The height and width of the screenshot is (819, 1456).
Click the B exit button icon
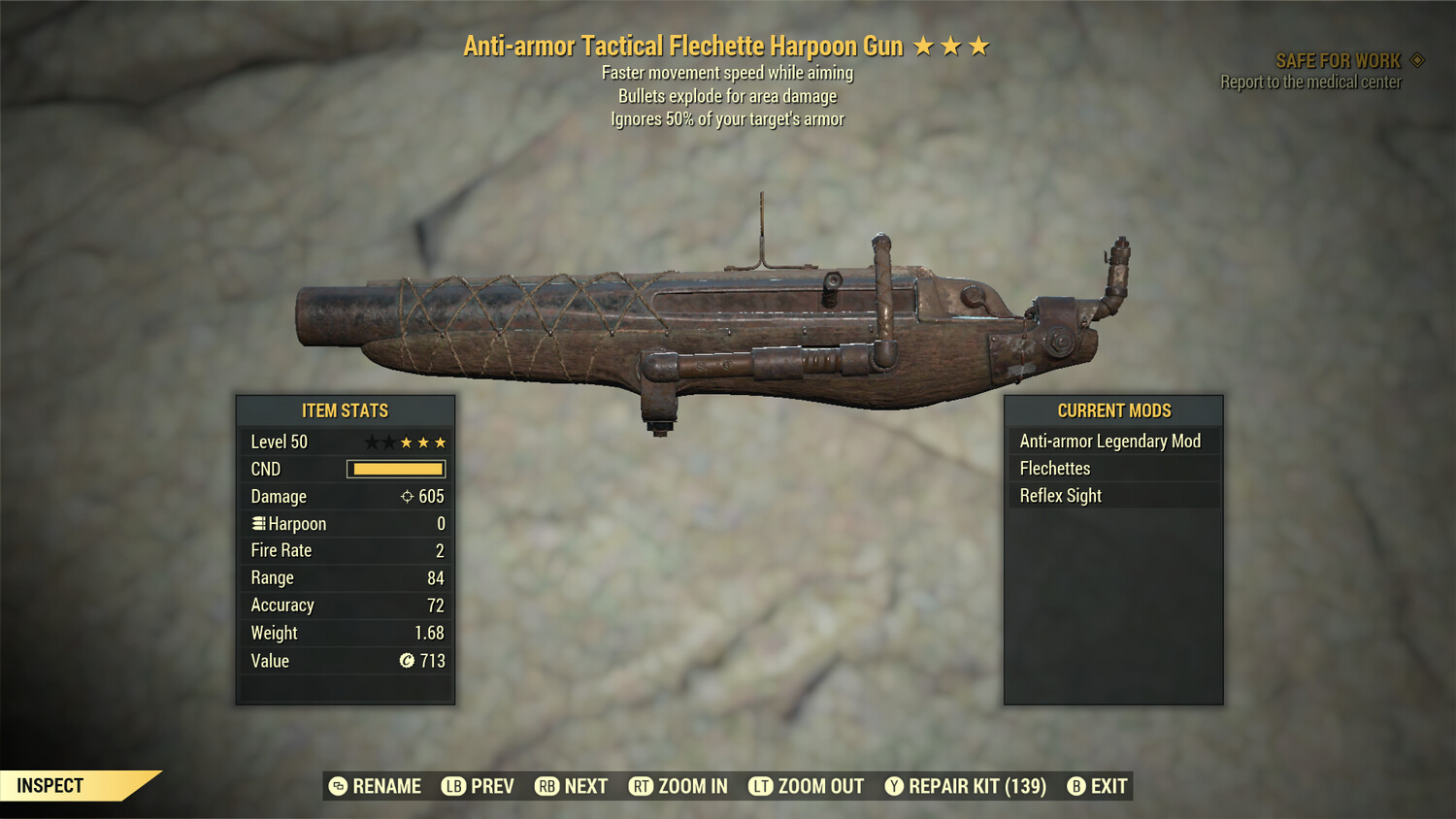click(x=1075, y=786)
